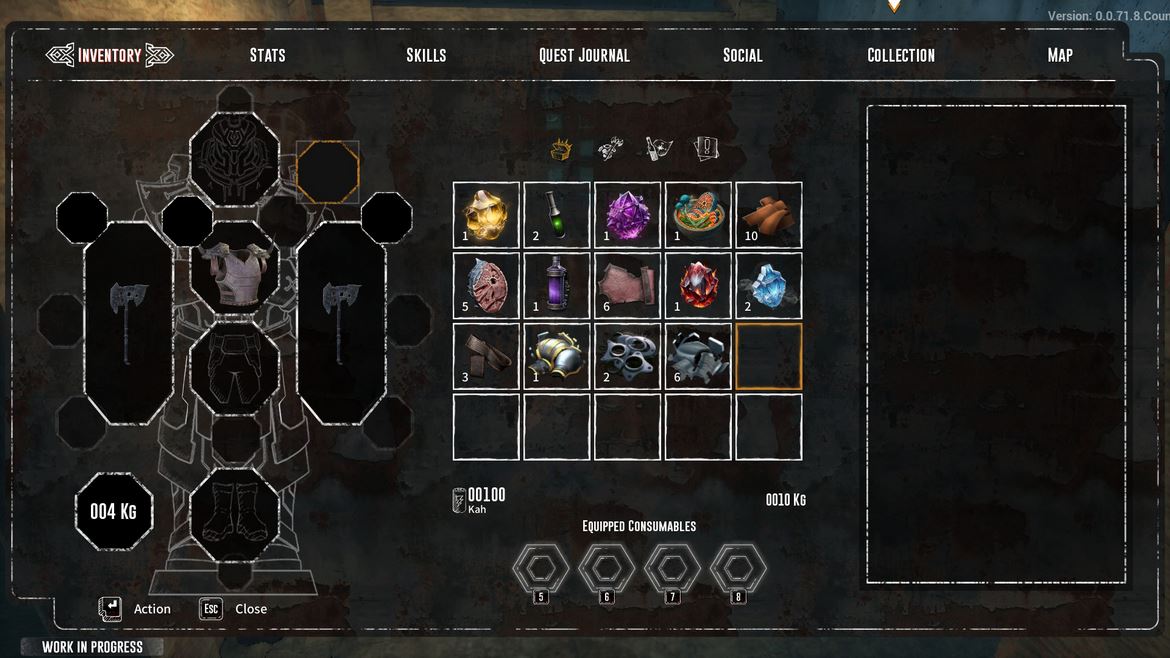Image resolution: width=1170 pixels, height=658 pixels.
Task: Select the golden crystal item
Action: [x=487, y=214]
